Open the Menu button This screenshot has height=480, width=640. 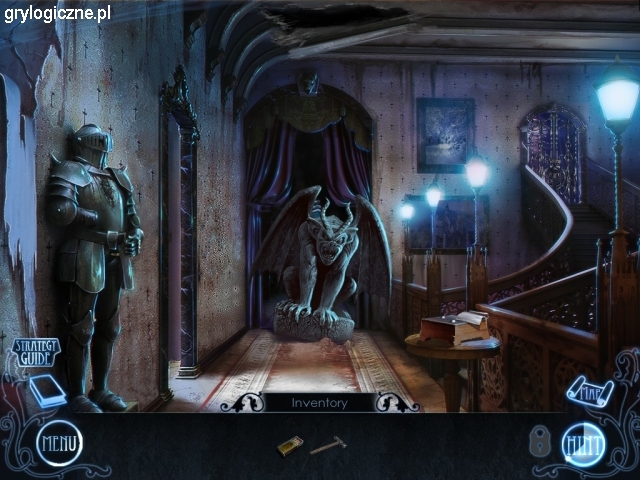point(59,441)
